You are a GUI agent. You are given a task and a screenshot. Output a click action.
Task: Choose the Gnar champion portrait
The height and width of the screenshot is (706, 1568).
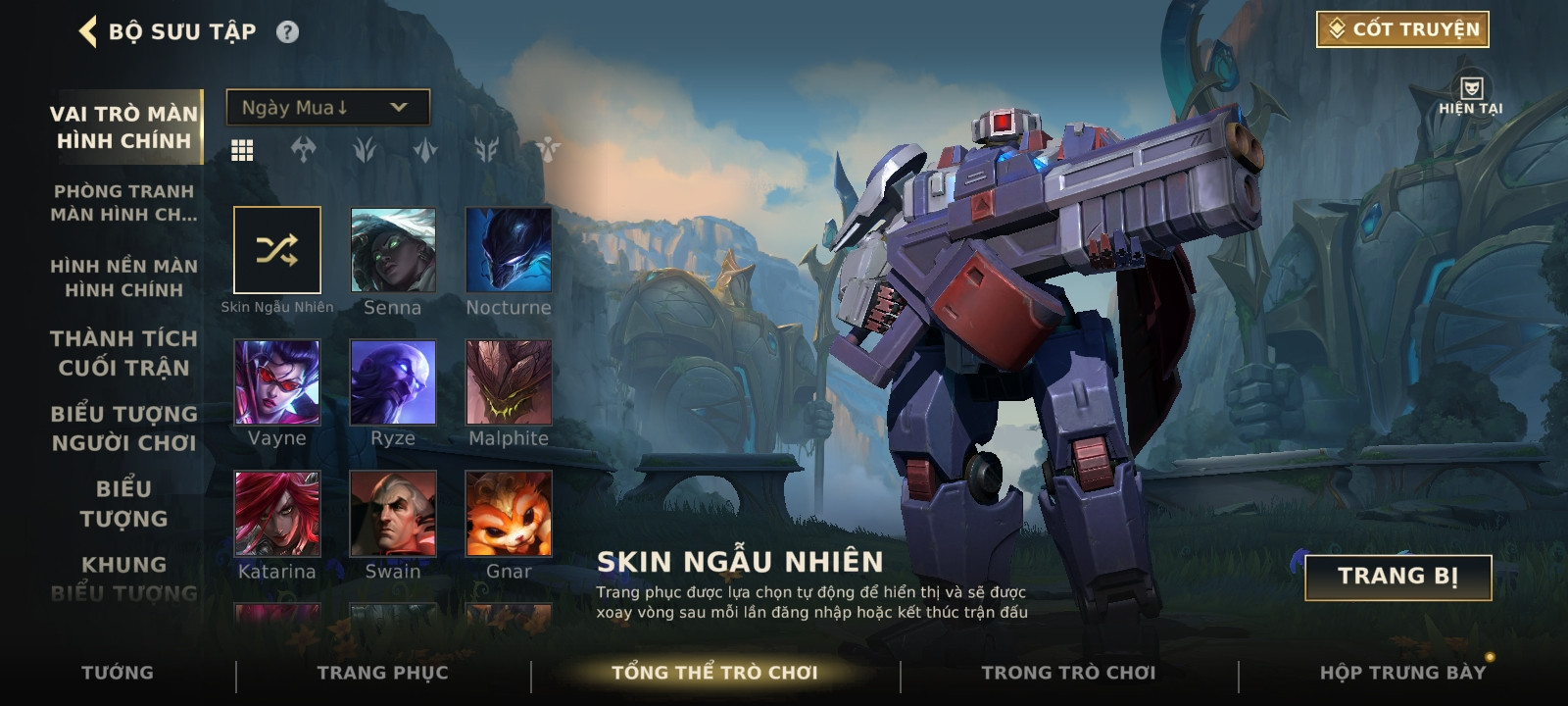pos(509,514)
